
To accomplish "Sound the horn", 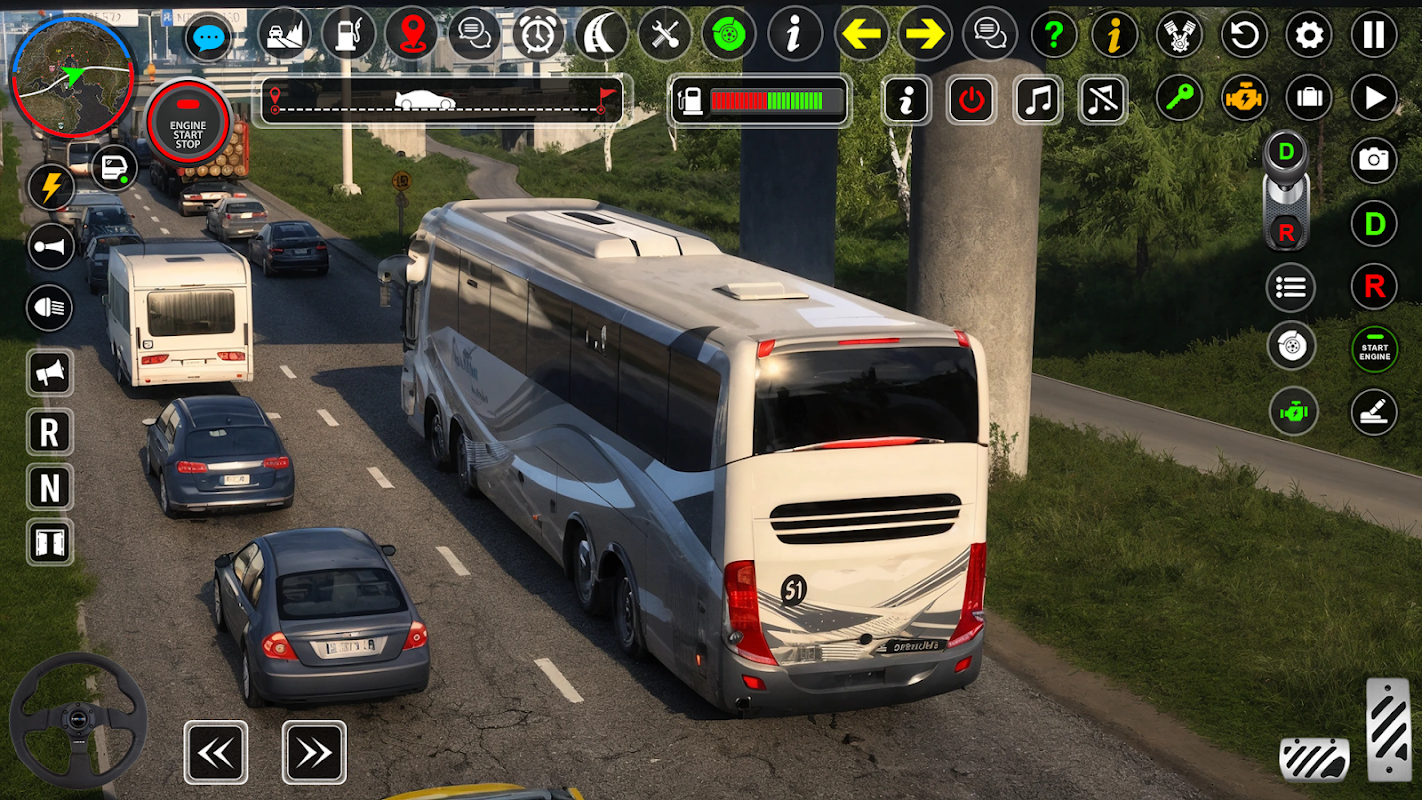I will coord(50,246).
